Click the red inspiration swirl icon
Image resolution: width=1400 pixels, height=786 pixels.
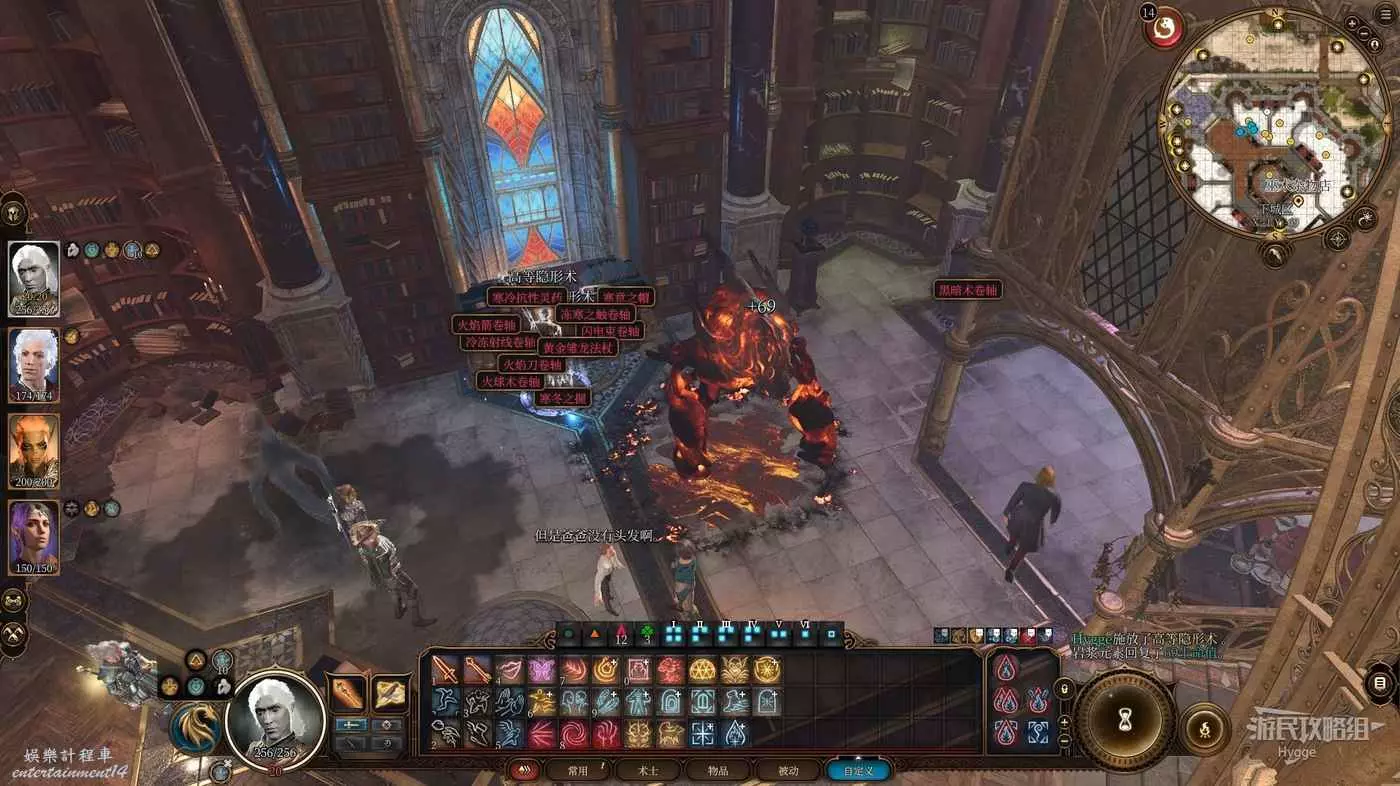click(x=1165, y=29)
